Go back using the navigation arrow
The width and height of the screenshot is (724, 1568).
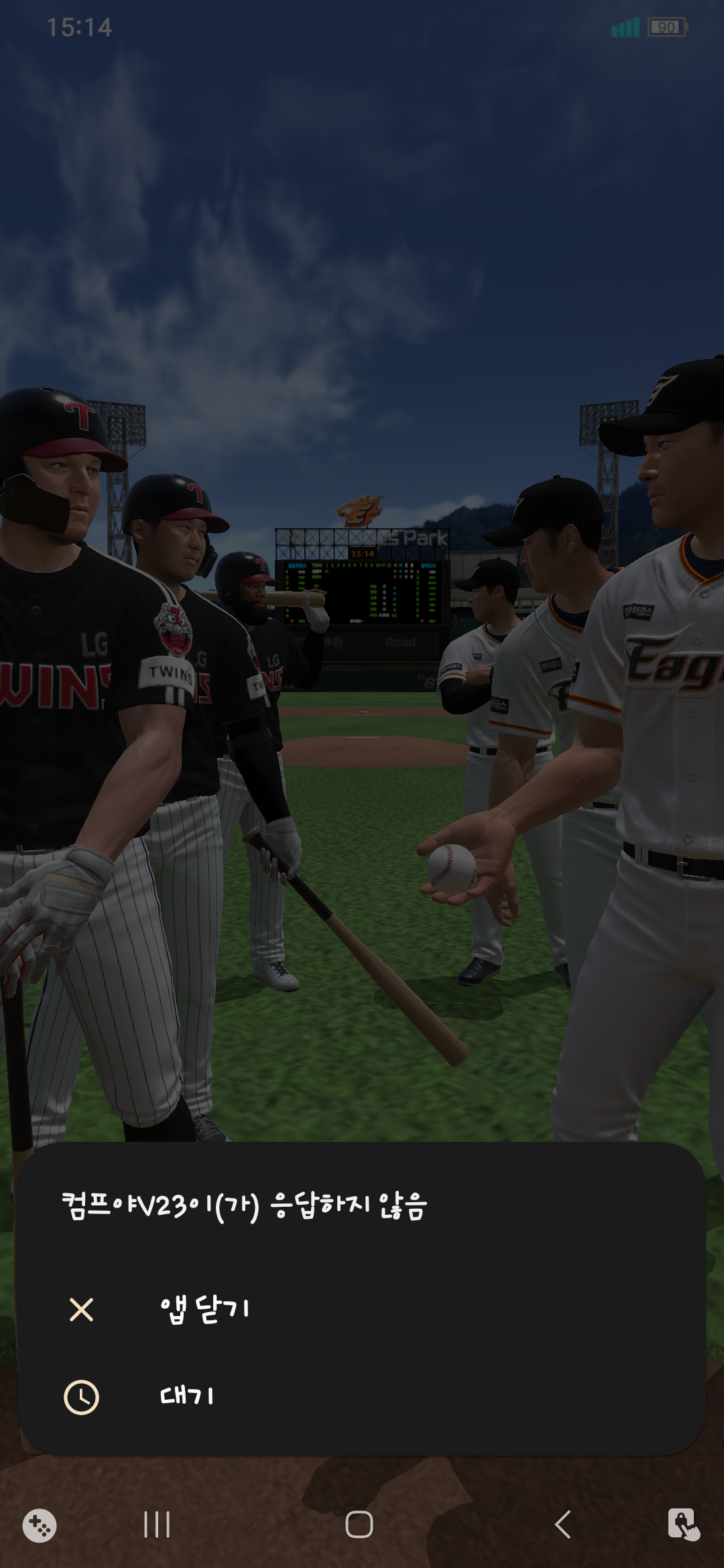point(563,1524)
